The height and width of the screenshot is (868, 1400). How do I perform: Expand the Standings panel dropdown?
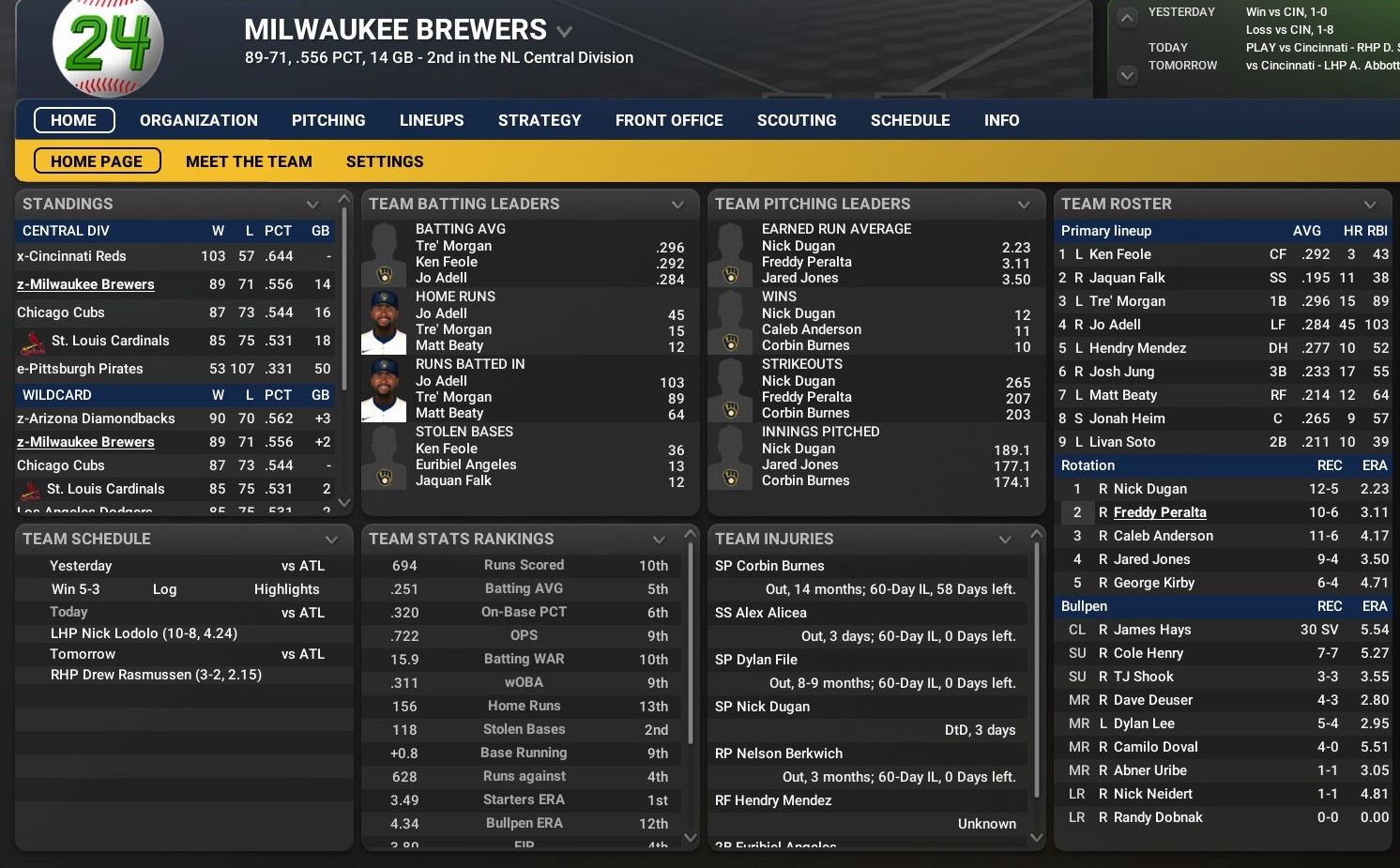pyautogui.click(x=312, y=205)
